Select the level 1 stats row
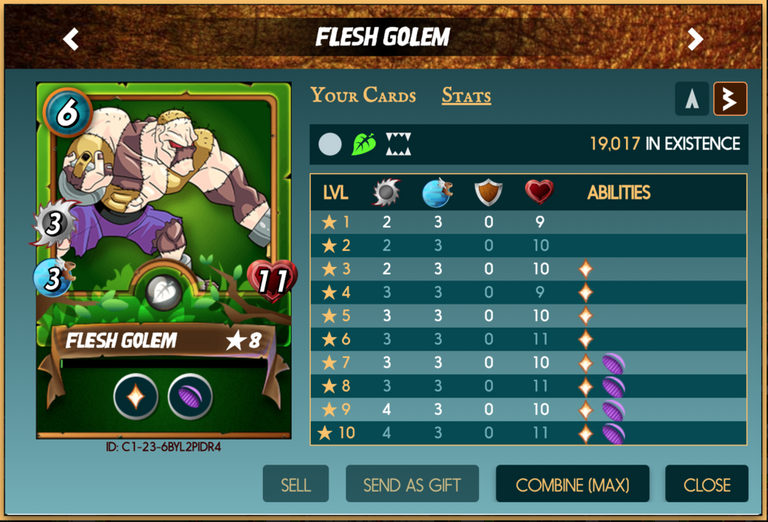The height and width of the screenshot is (522, 768). pos(528,223)
